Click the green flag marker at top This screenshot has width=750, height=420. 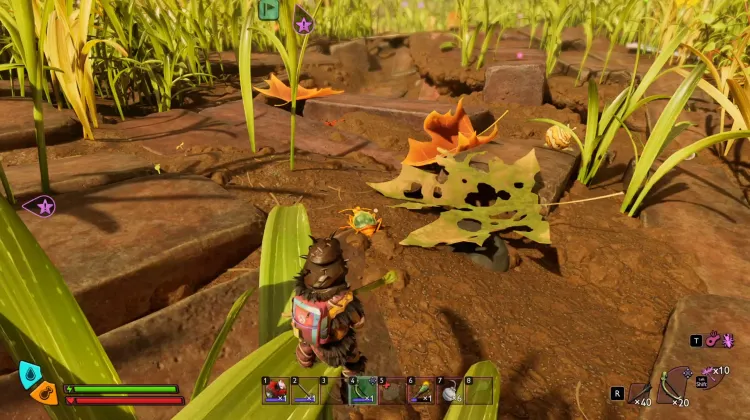(x=268, y=9)
